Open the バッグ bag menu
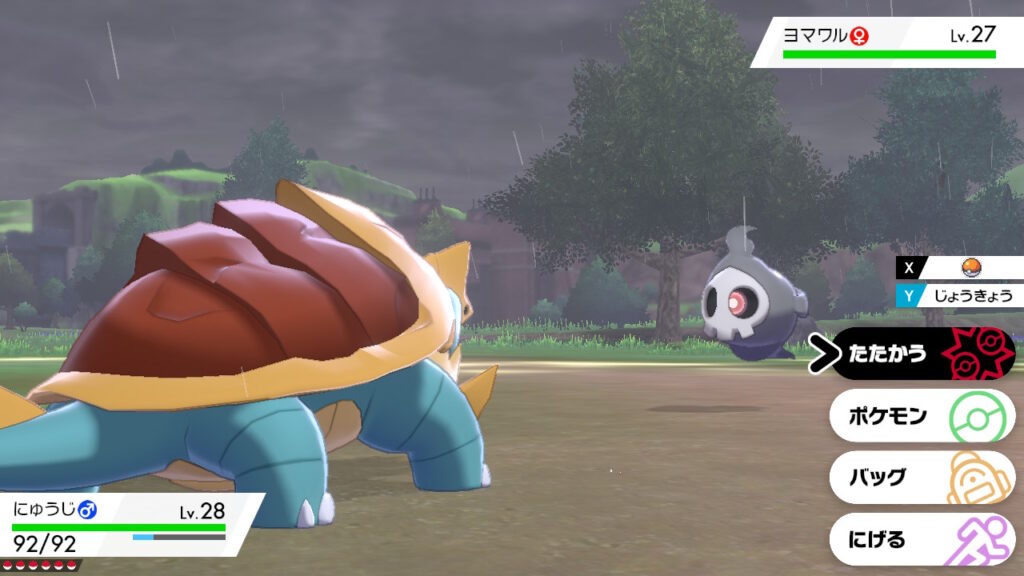 click(920, 478)
